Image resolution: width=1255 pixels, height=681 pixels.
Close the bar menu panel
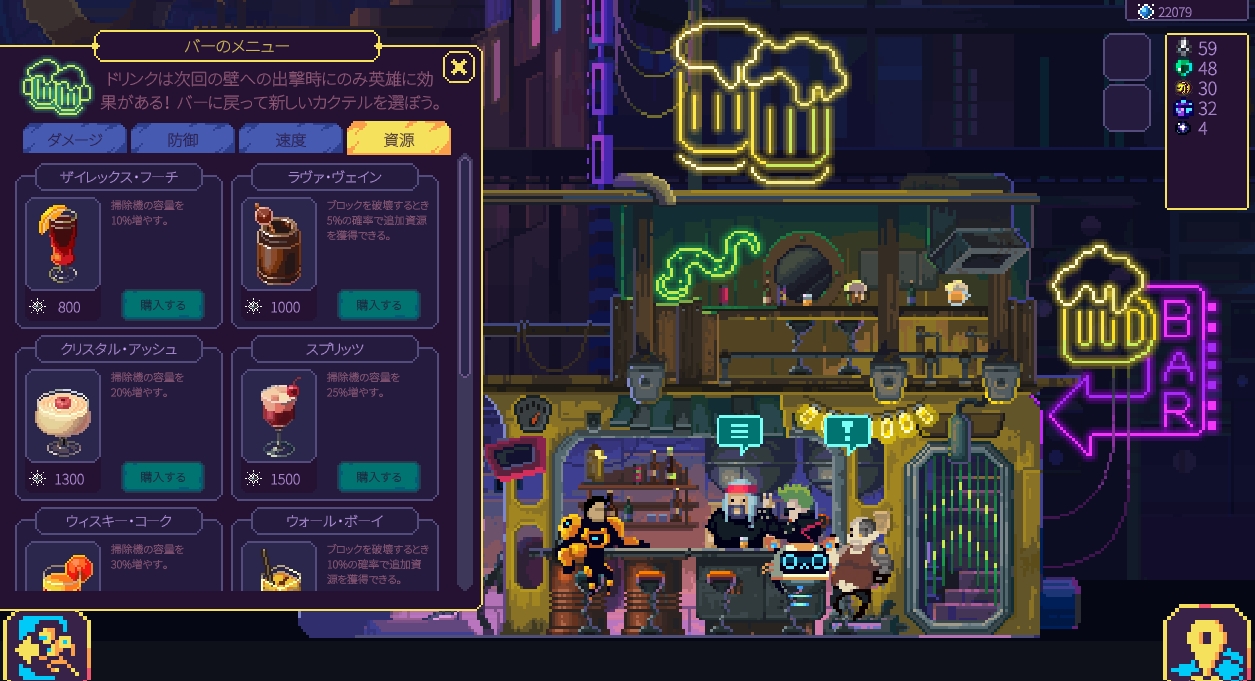[459, 68]
